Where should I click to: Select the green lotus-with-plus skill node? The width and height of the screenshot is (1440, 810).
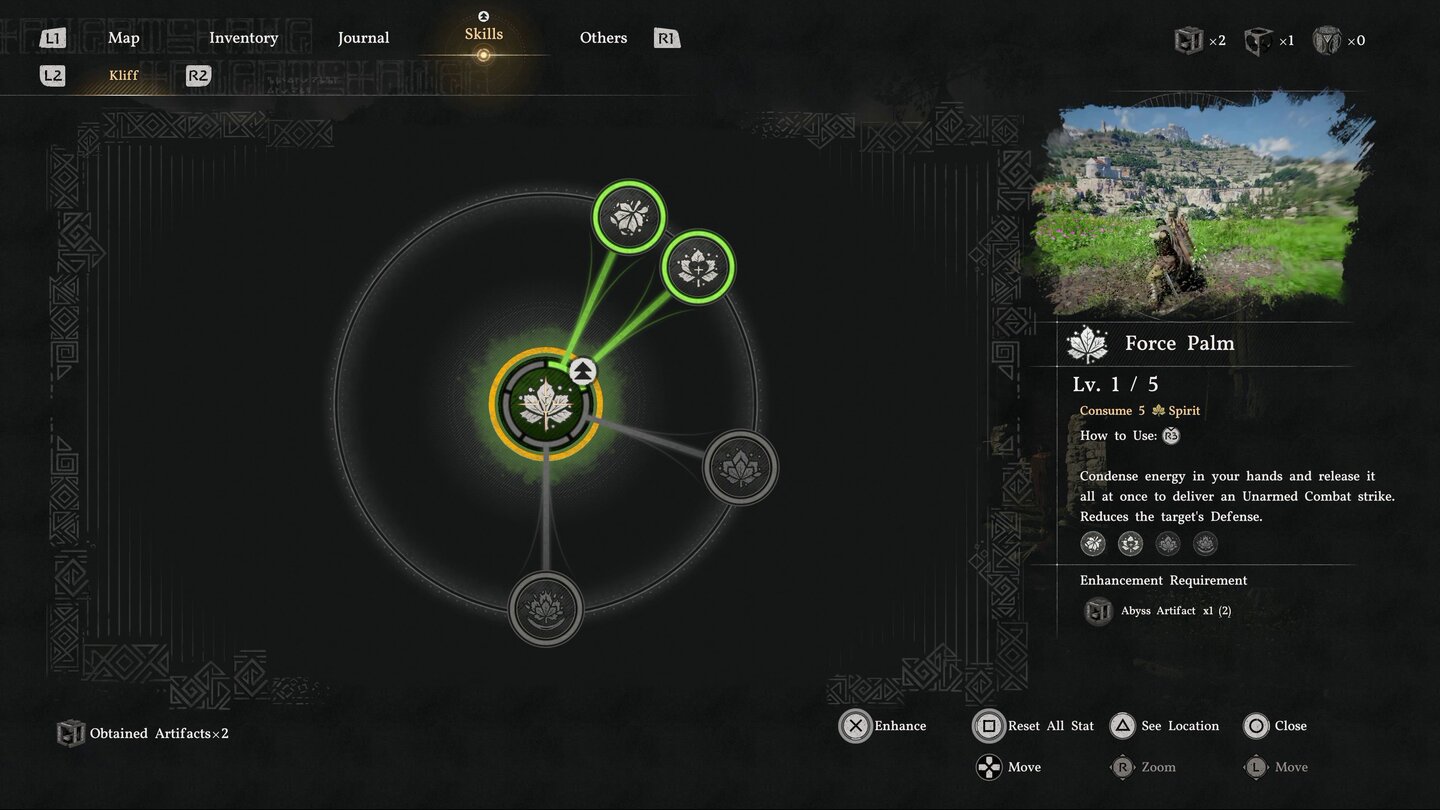(698, 267)
